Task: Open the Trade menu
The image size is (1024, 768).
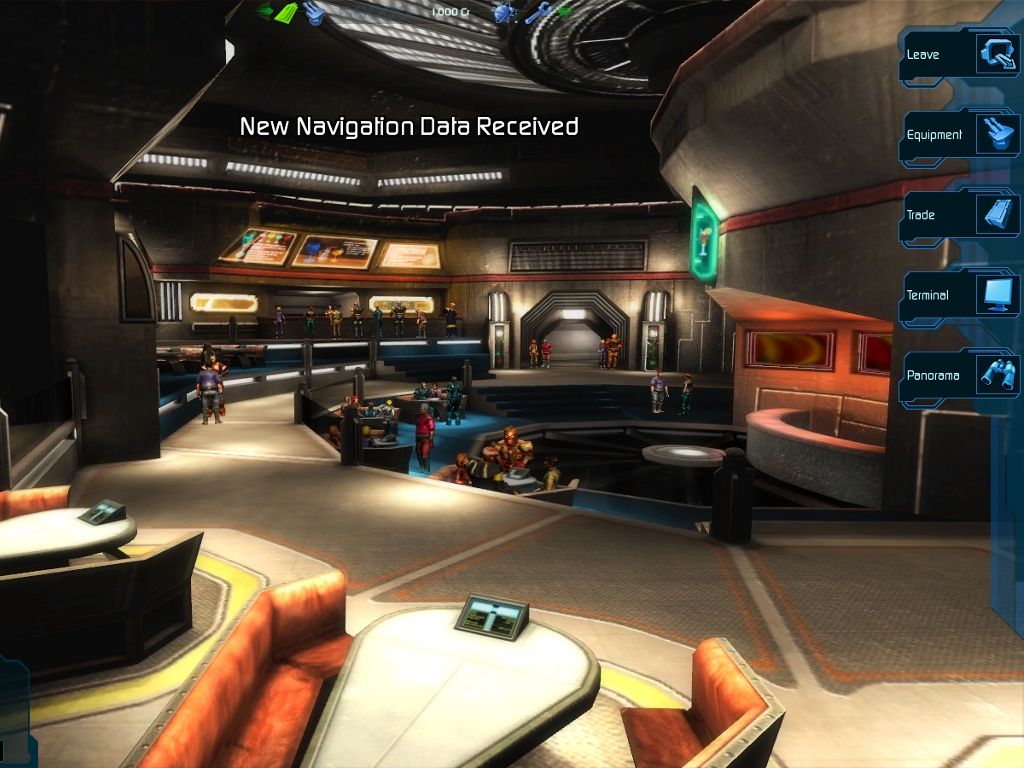Action: (958, 214)
